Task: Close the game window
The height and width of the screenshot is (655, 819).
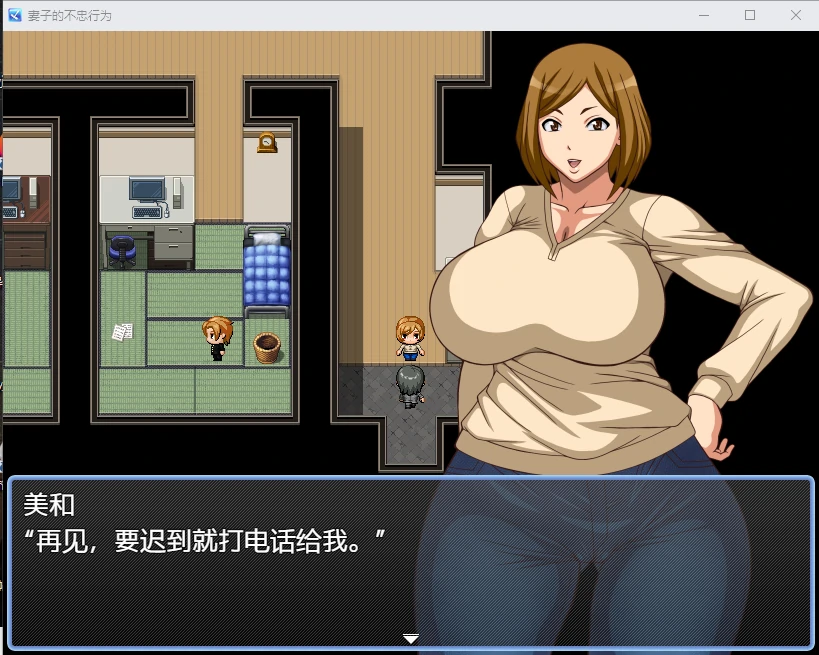Action: point(795,15)
